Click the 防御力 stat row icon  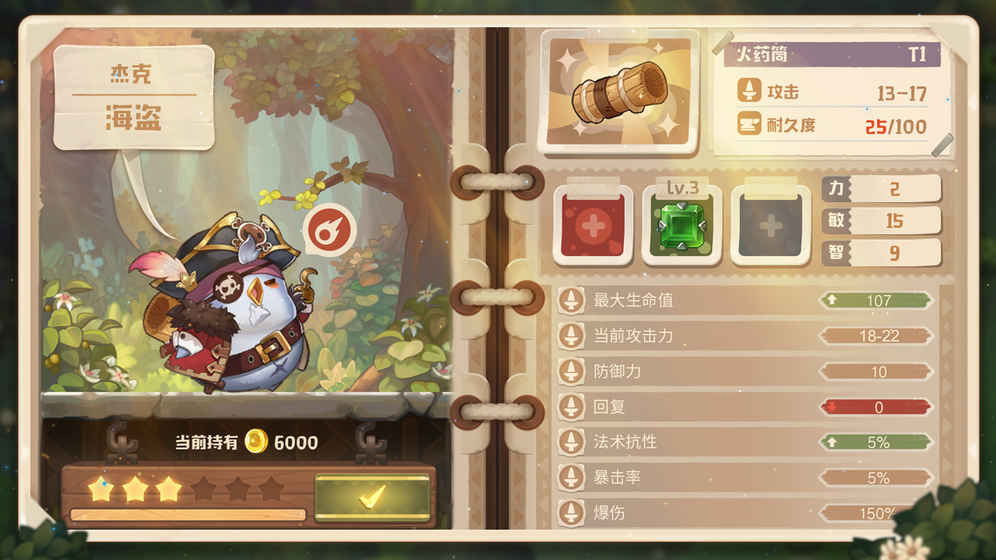coord(571,371)
